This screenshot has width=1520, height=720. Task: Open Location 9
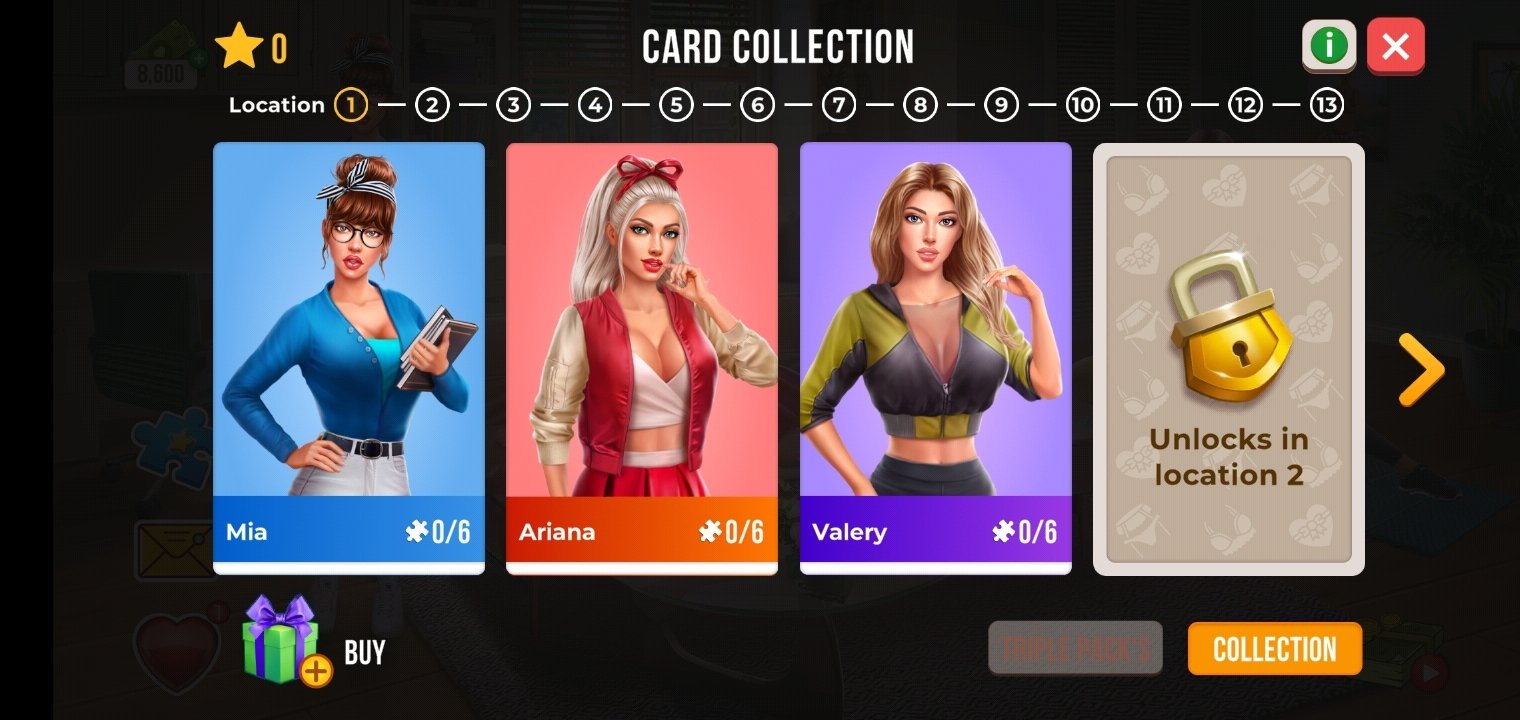(1001, 105)
